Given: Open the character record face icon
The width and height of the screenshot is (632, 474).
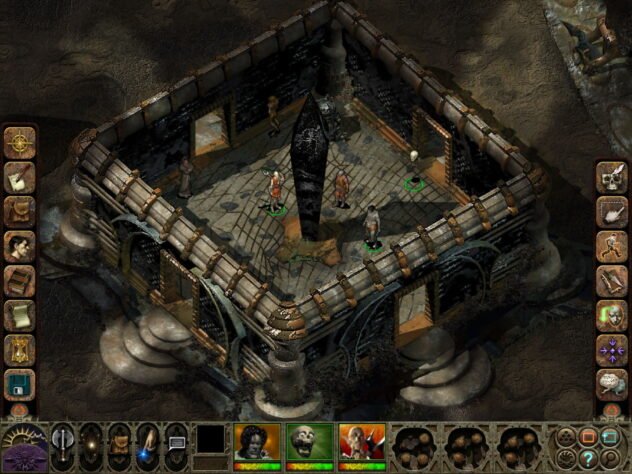Looking at the screenshot, I should (x=20, y=245).
